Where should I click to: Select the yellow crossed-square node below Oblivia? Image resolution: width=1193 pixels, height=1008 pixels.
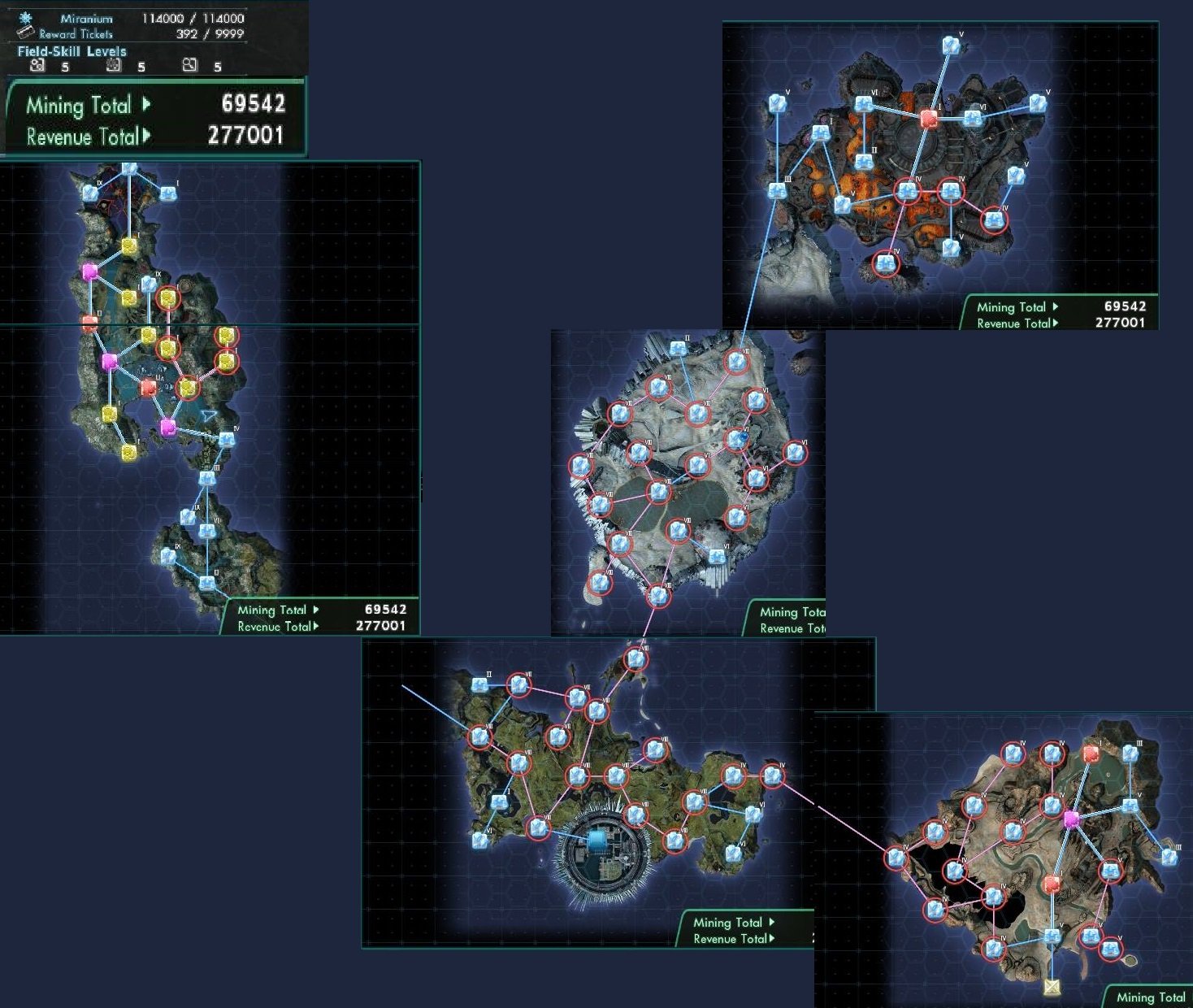point(1053,986)
